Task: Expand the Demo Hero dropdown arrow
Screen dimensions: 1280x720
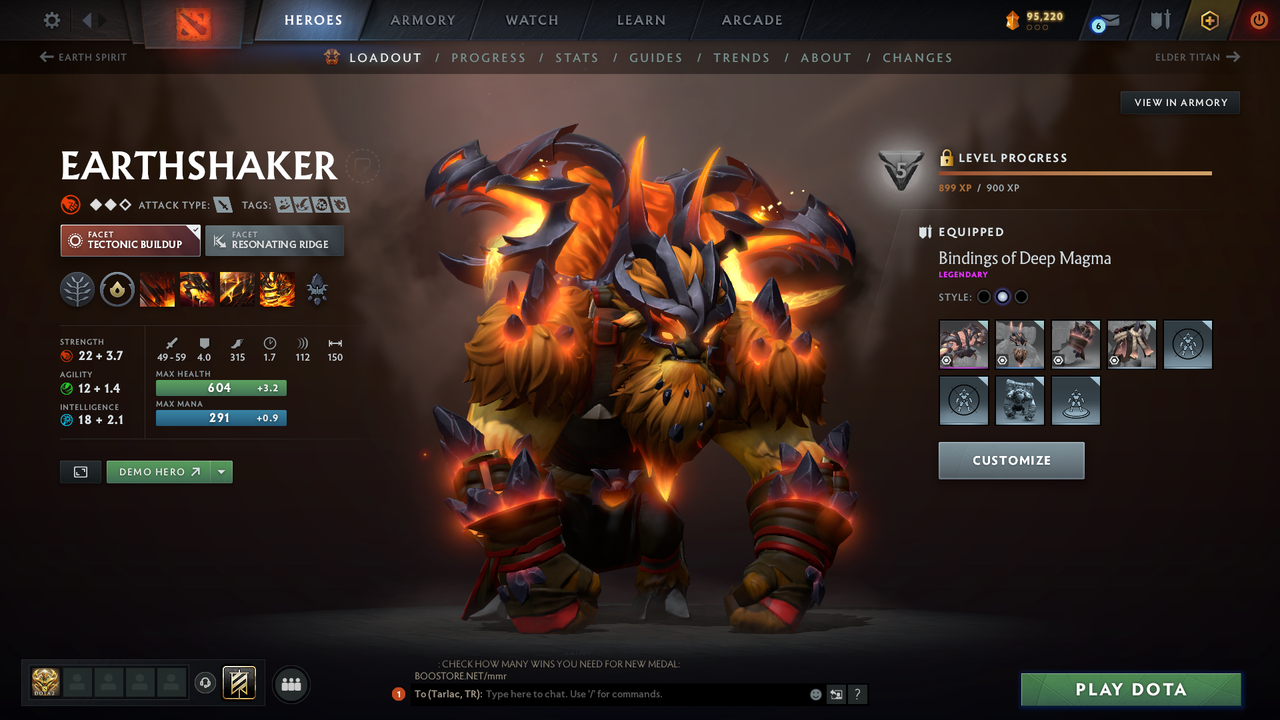Action: pos(222,471)
